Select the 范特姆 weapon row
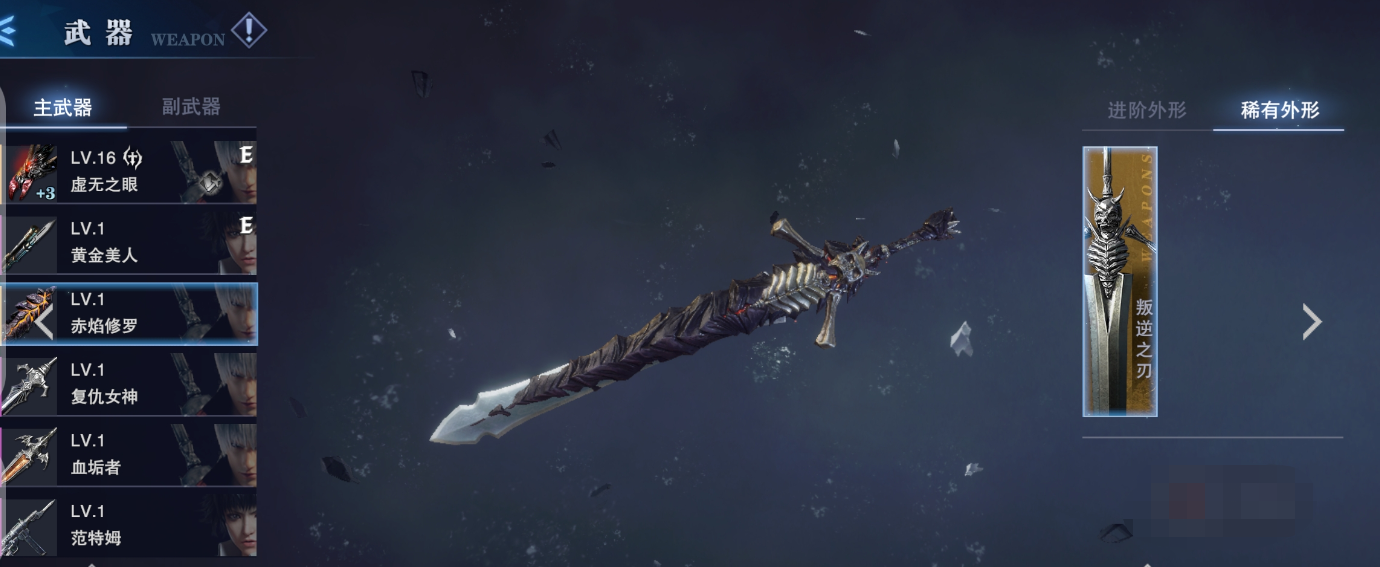The width and height of the screenshot is (1380, 567). pyautogui.click(x=130, y=524)
